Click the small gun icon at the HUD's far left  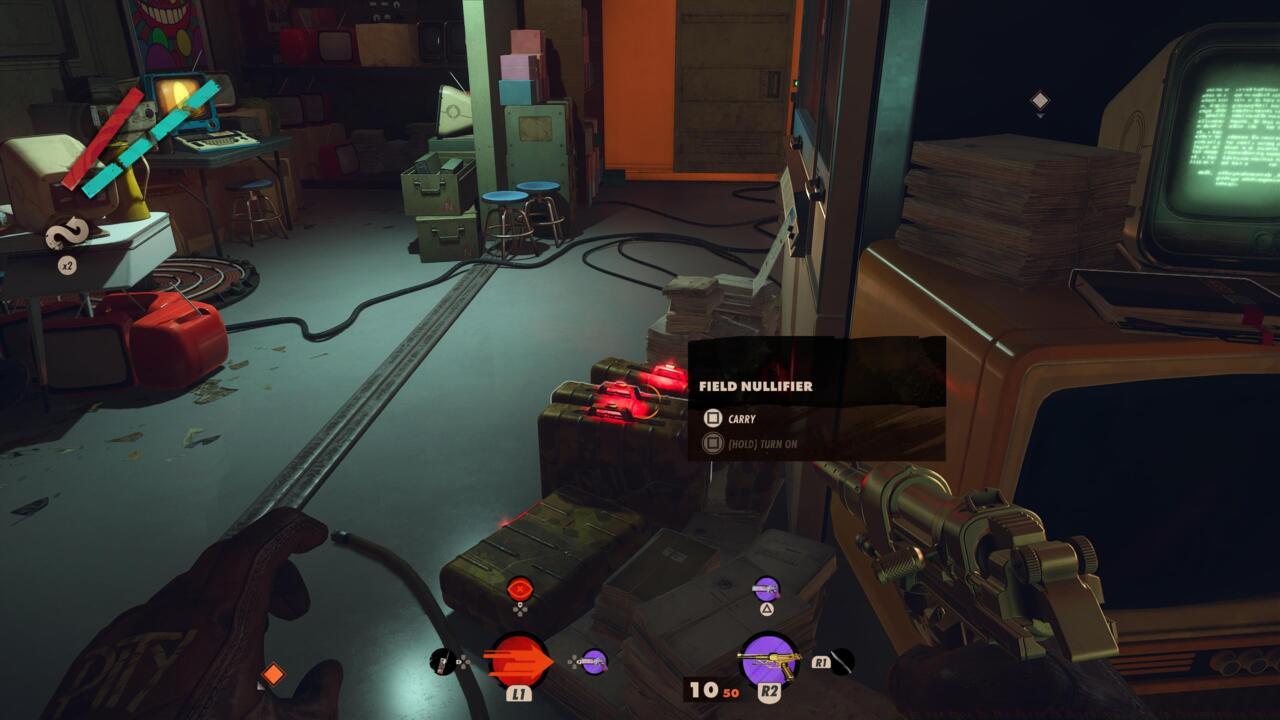(x=441, y=661)
